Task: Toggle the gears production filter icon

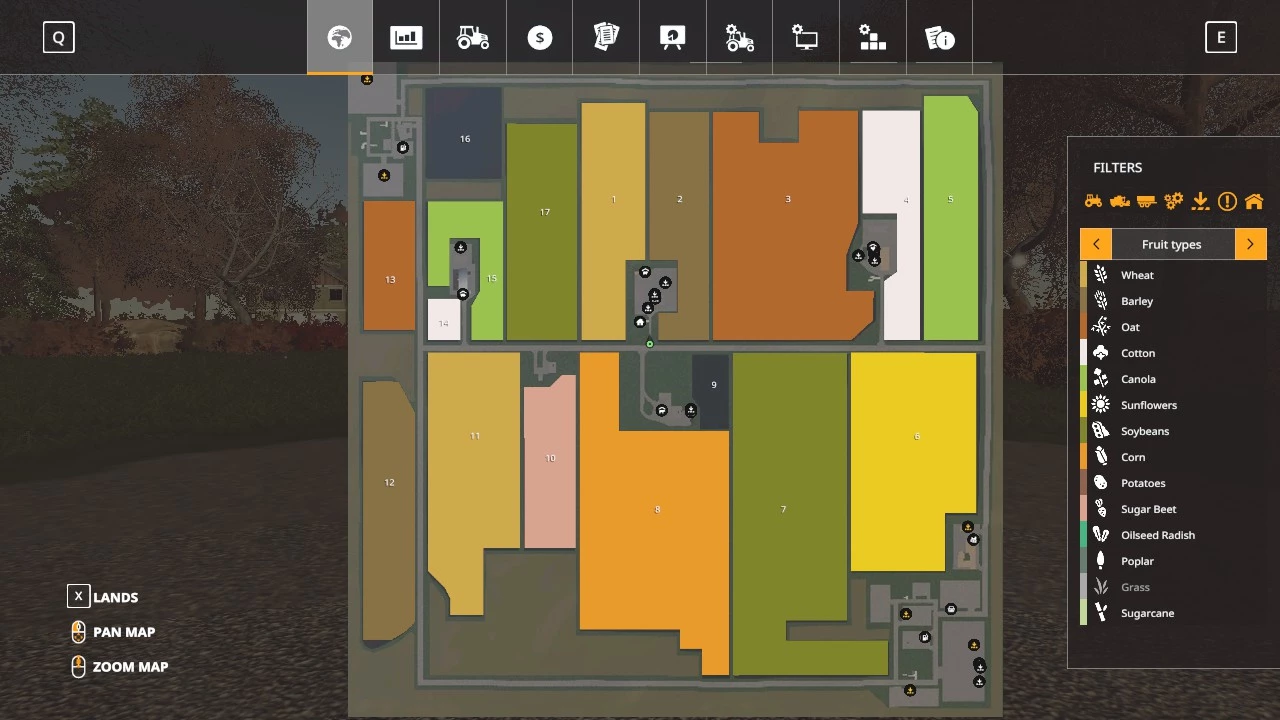Action: click(1173, 200)
